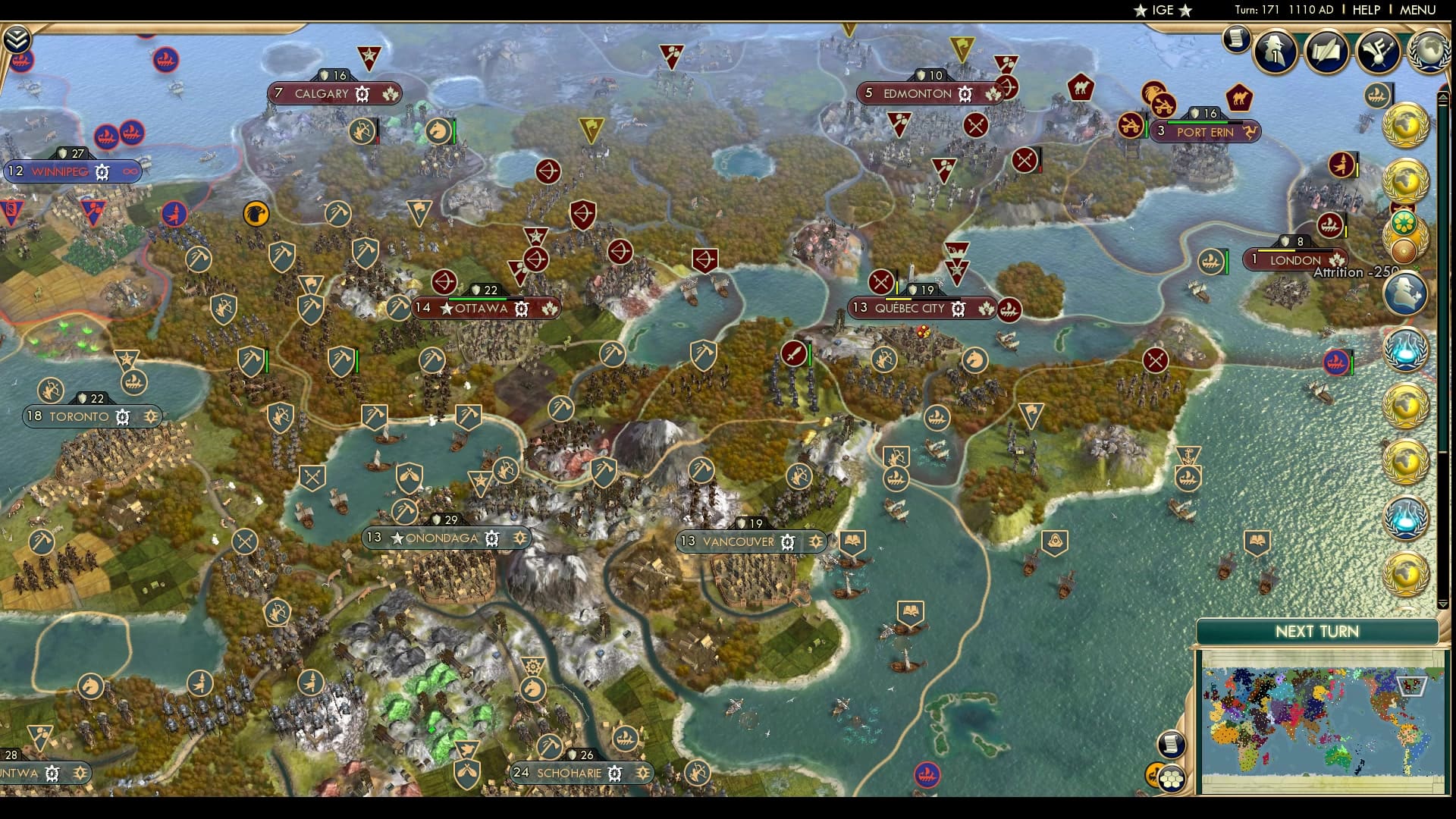The image size is (1456, 819).
Task: Open the notification log scroll icon
Action: [x=1238, y=39]
